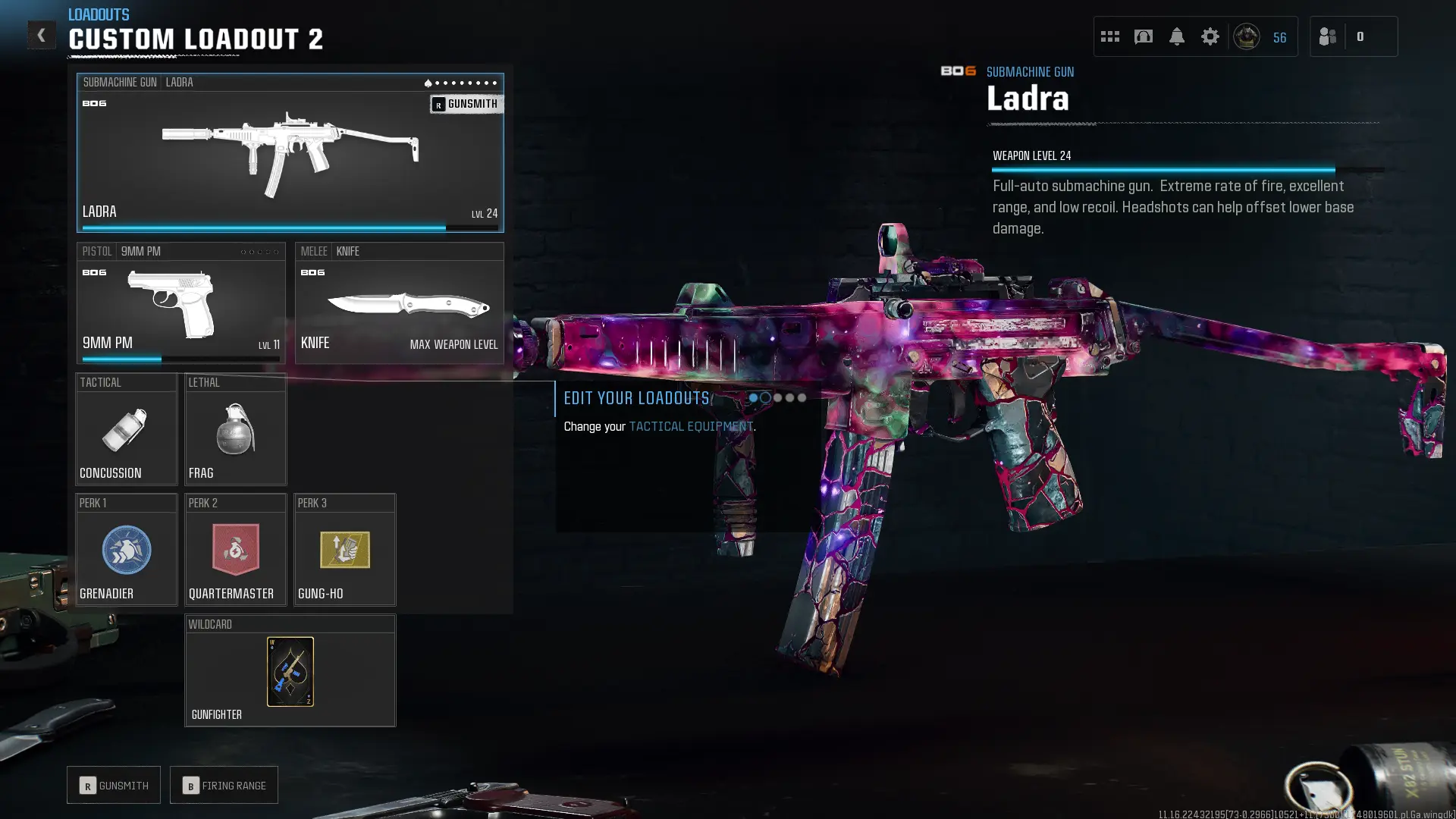This screenshot has height=819, width=1456.
Task: Select the Gung-Ho perk icon
Action: [x=344, y=550]
